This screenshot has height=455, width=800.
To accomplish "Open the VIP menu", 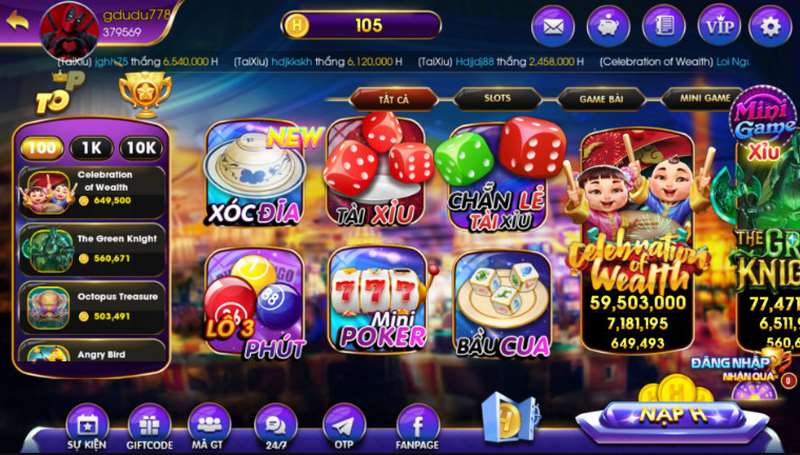I will tap(718, 25).
